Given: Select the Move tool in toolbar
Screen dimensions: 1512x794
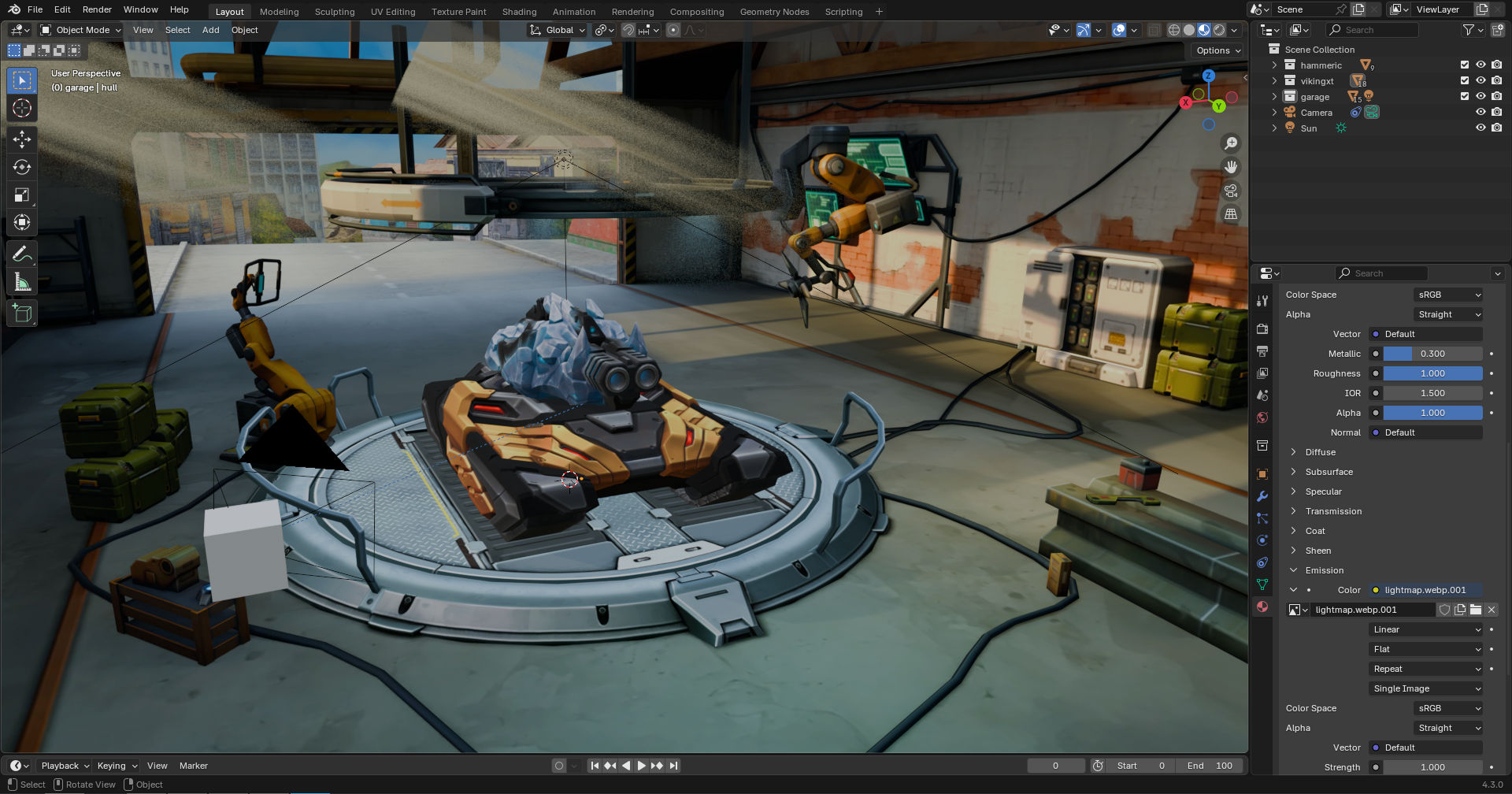Looking at the screenshot, I should [22, 139].
